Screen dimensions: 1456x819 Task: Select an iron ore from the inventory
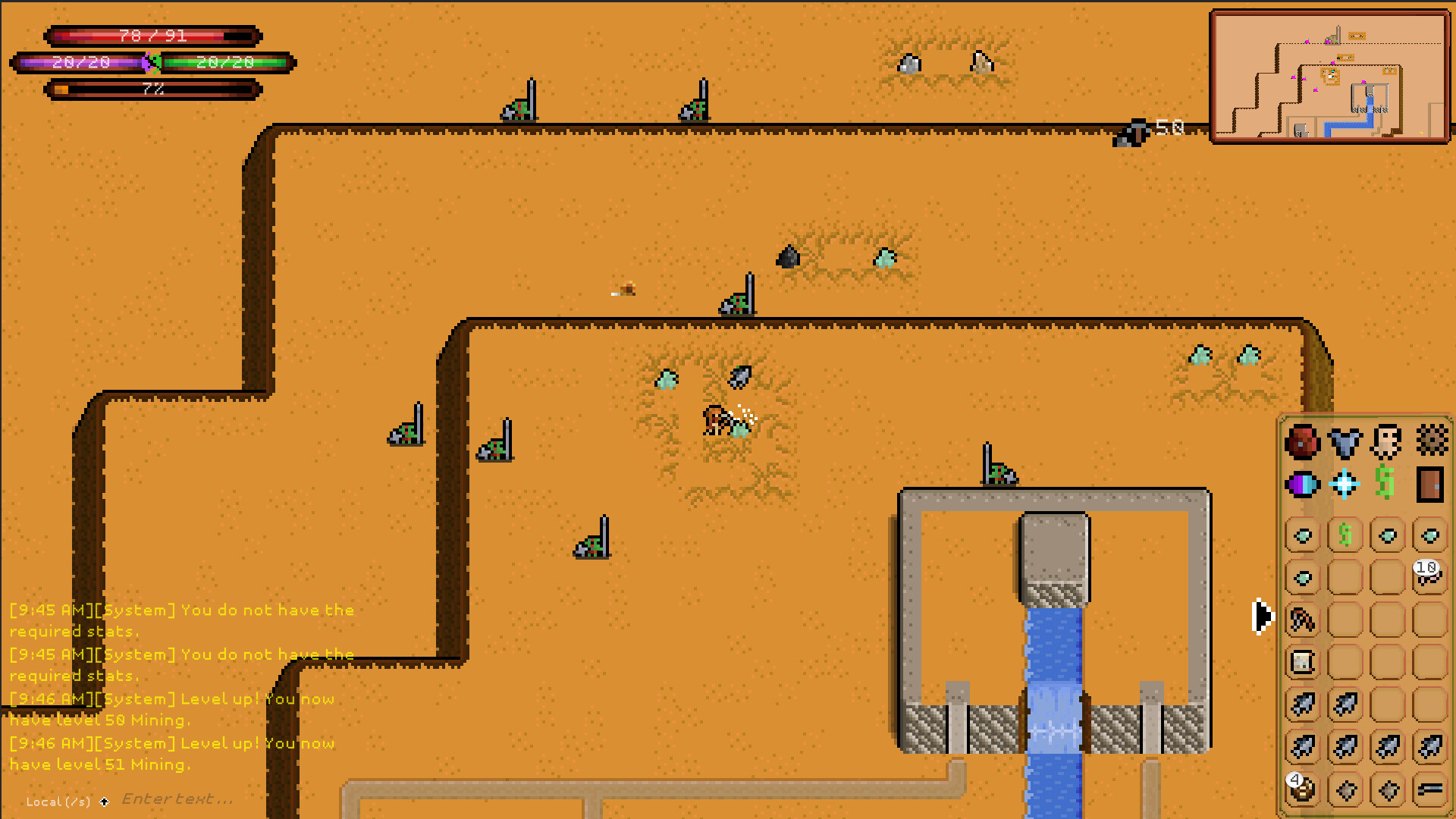1302,704
